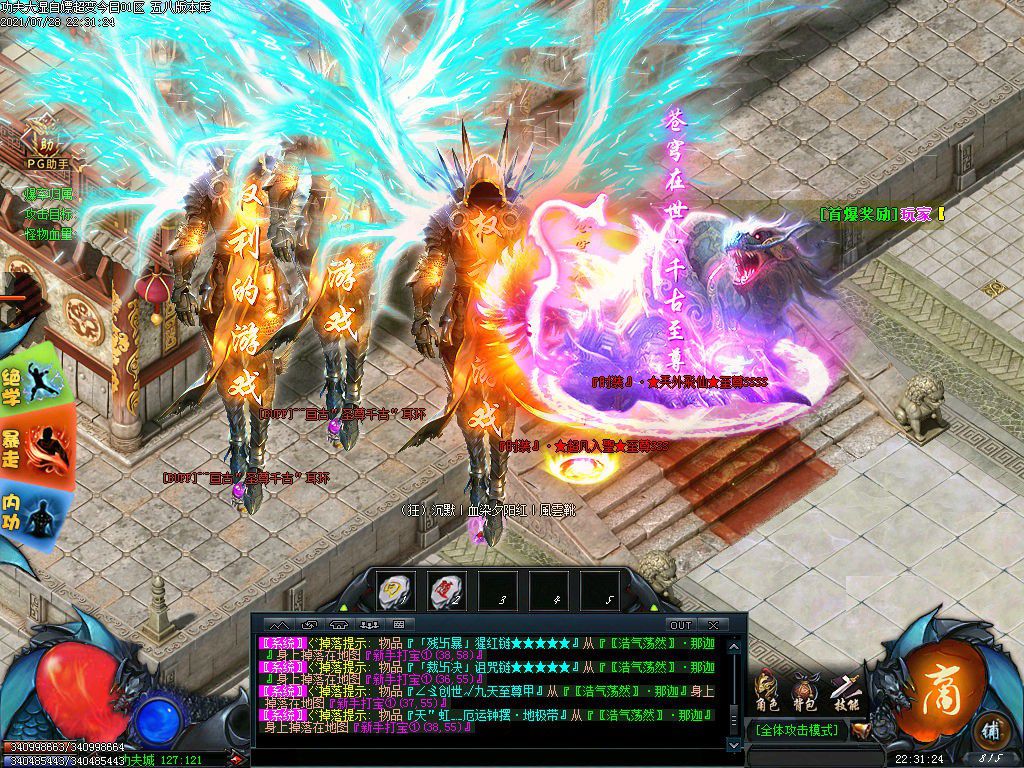The height and width of the screenshot is (768, 1024).
Task: Open the 内功 inner power panel
Action: [36, 511]
